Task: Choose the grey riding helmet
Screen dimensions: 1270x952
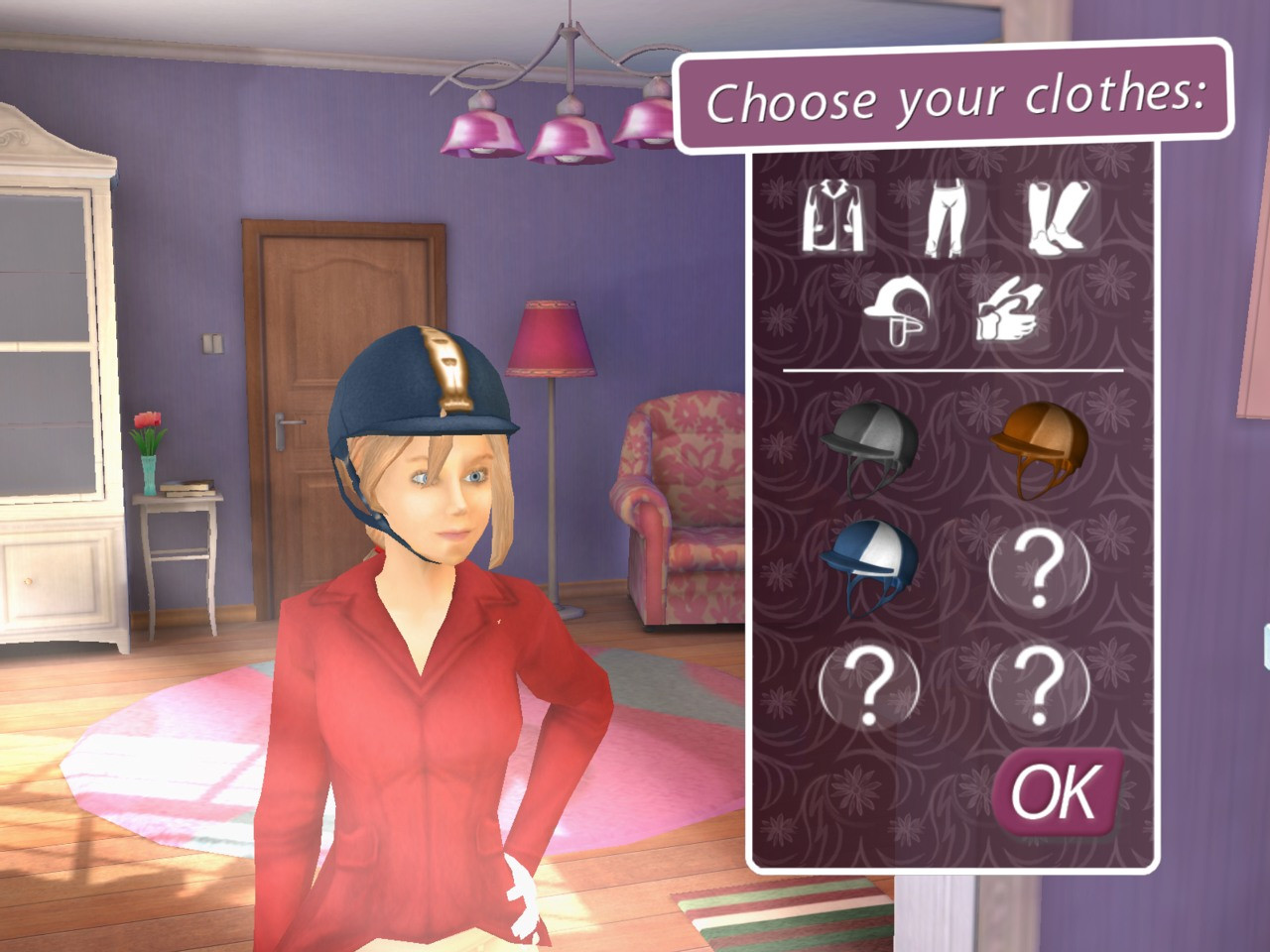Action: point(873,446)
